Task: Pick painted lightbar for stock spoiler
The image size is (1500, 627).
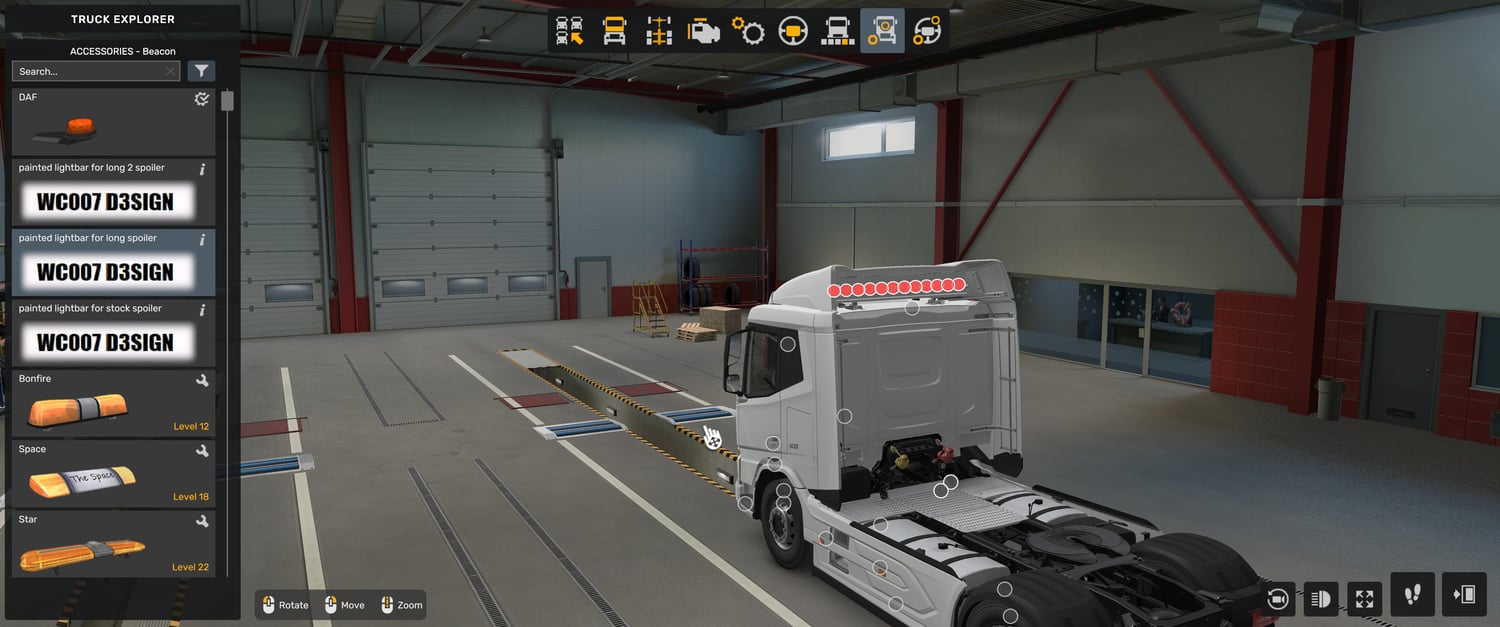Action: tap(113, 332)
